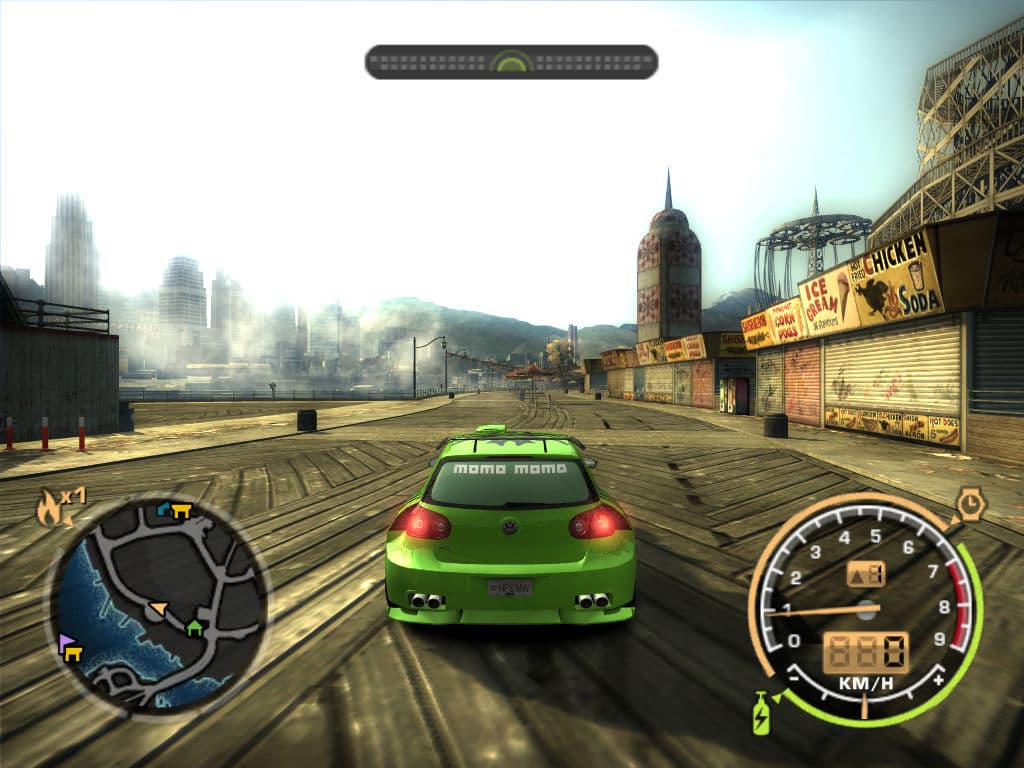
Task: Click the orange player arrow on minimap
Action: point(157,607)
